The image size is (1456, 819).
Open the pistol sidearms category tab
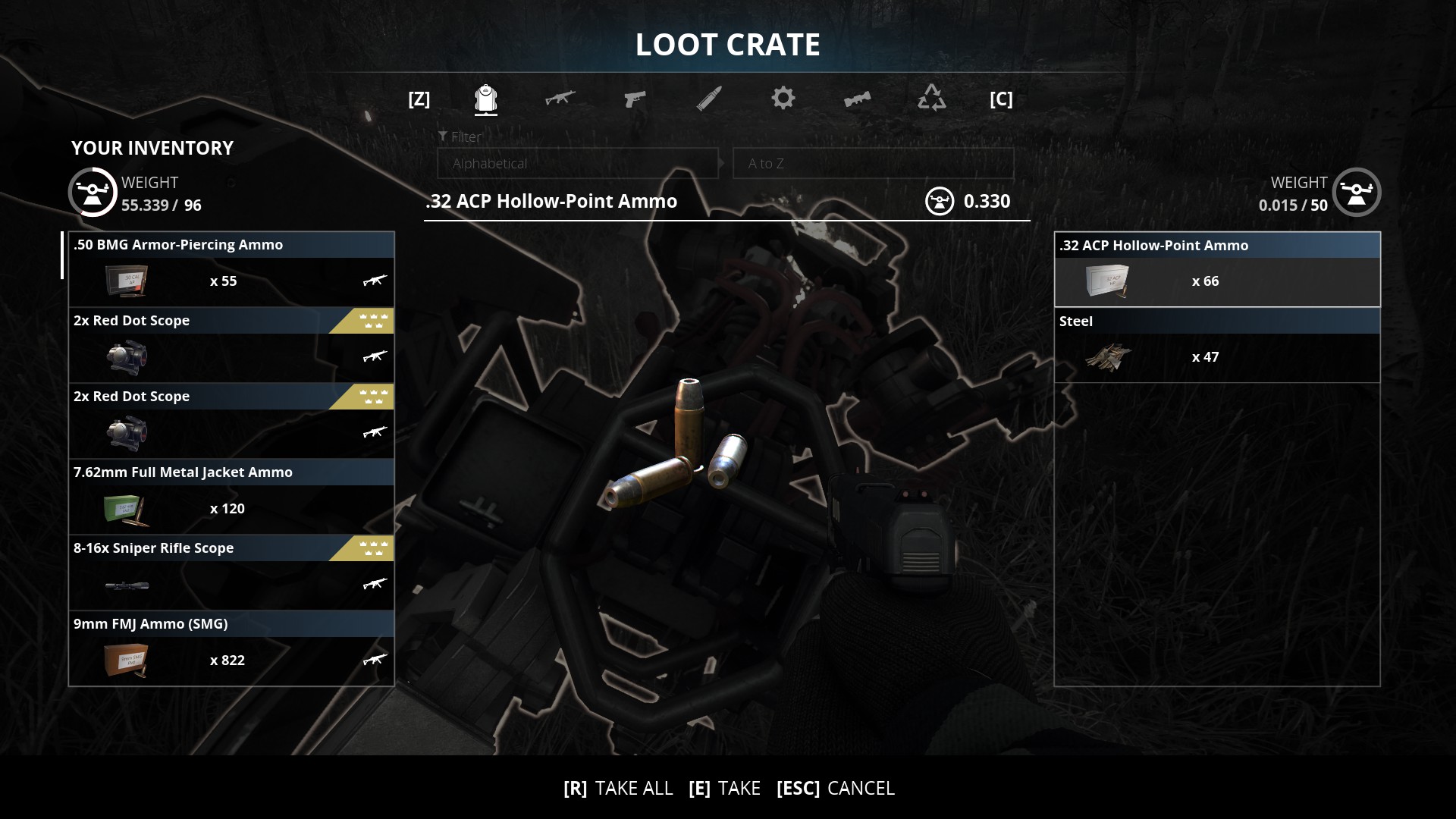click(634, 99)
